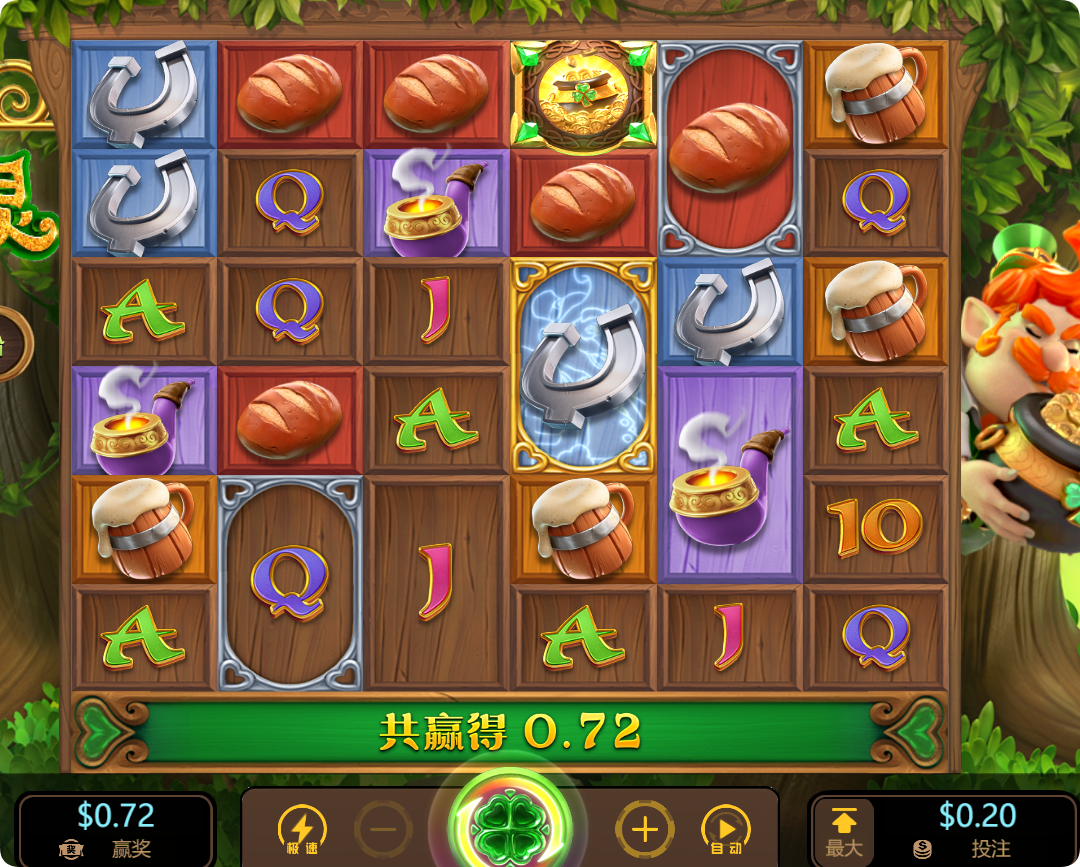Start auto spin (自动) mode

click(726, 830)
